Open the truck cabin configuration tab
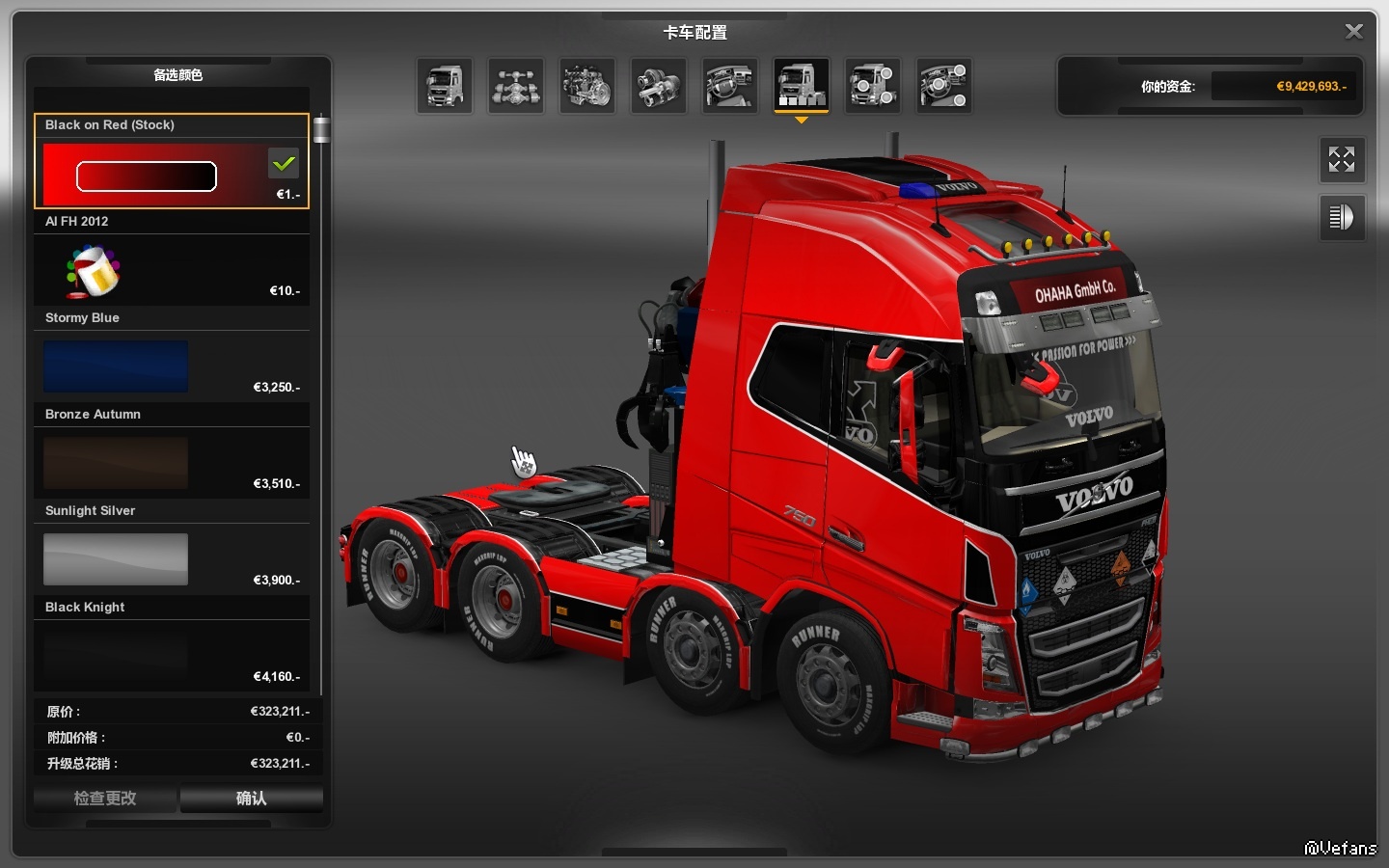 click(445, 86)
